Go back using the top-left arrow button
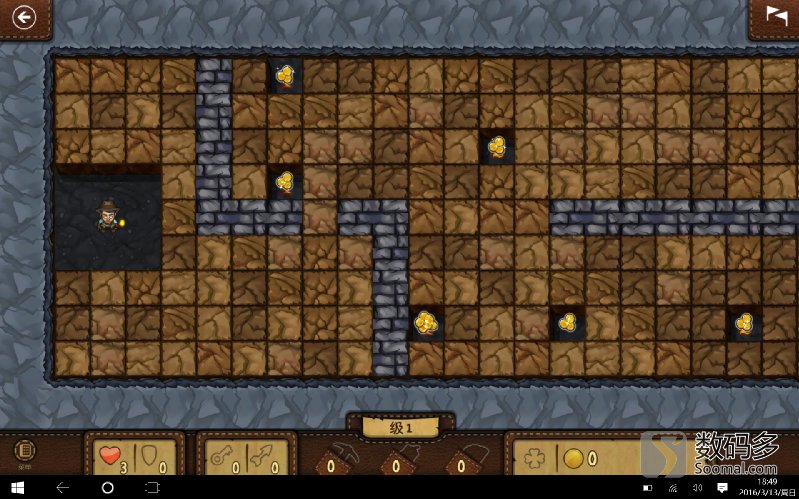The width and height of the screenshot is (799, 499). coord(22,16)
